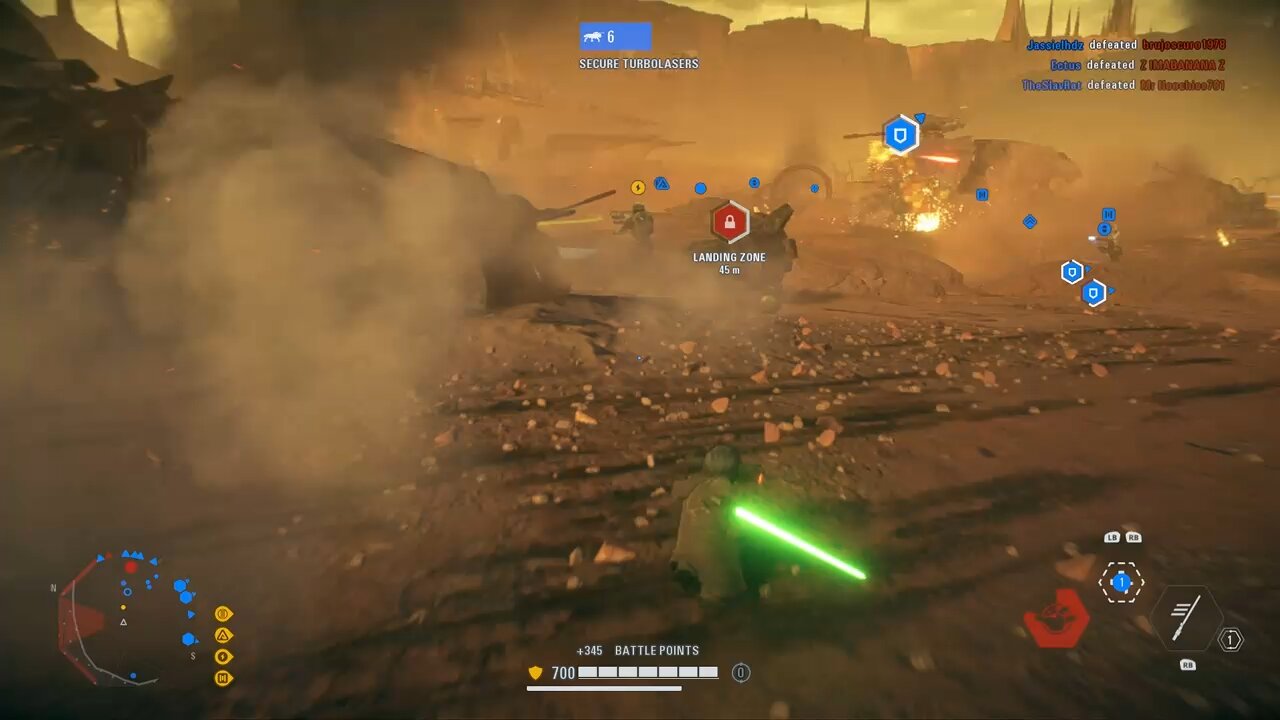Image resolution: width=1280 pixels, height=720 pixels.
Task: Click the blue shield squad marker near the tank
Action: [900, 134]
